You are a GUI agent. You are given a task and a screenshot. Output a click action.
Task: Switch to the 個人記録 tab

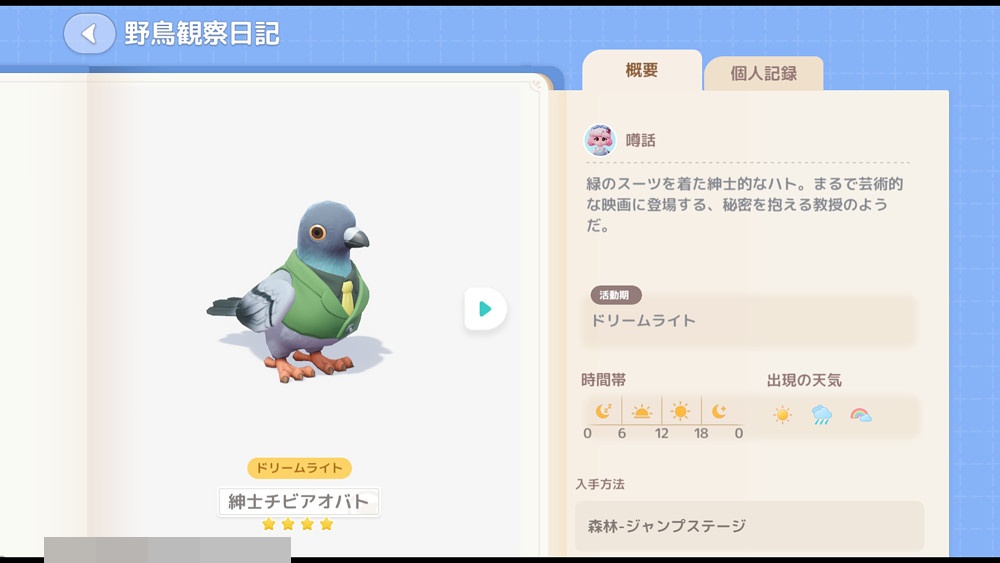click(x=763, y=74)
